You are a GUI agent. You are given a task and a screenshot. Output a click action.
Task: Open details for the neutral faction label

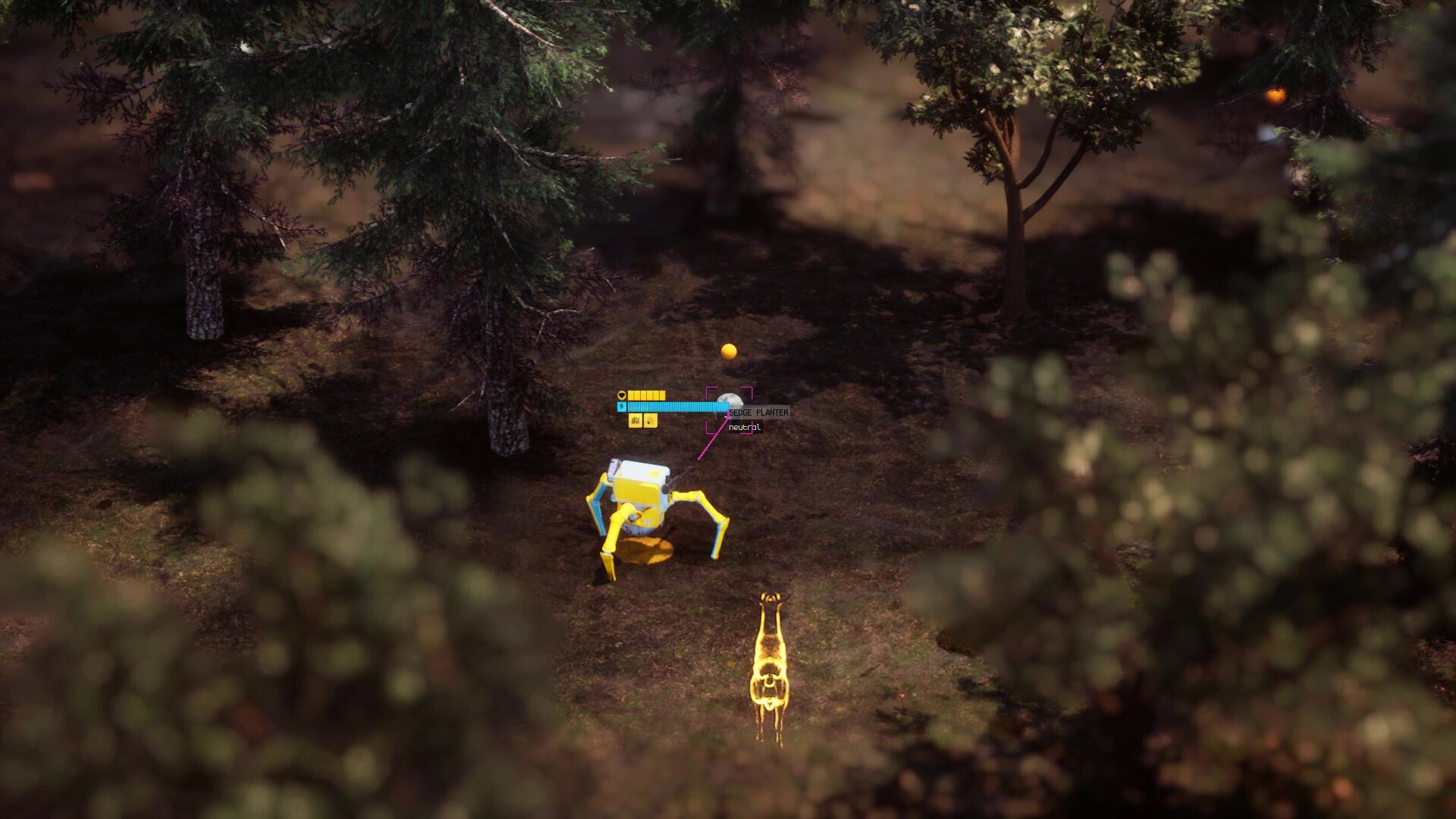[x=743, y=425]
